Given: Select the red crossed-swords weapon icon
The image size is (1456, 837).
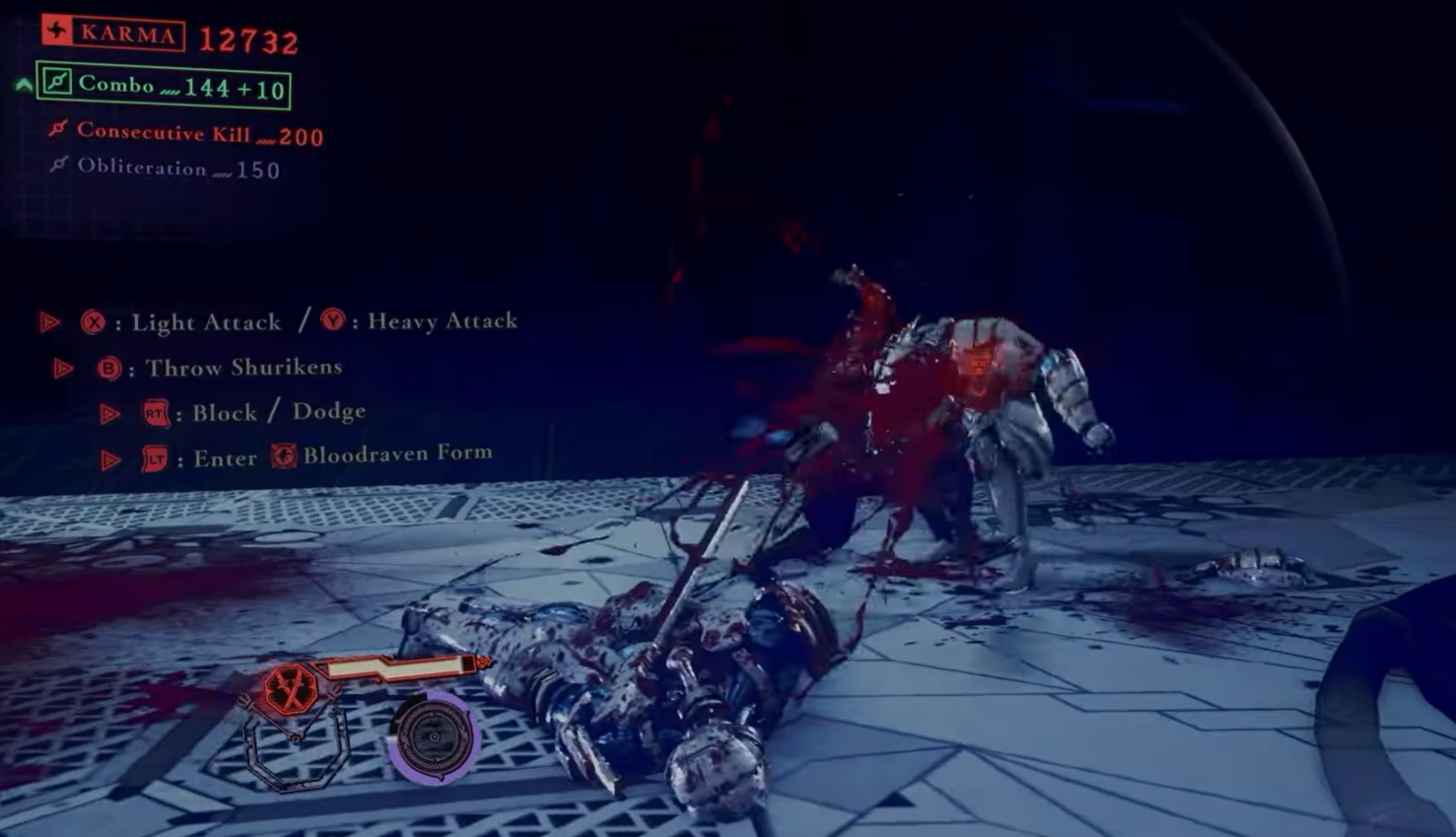Looking at the screenshot, I should (x=291, y=690).
